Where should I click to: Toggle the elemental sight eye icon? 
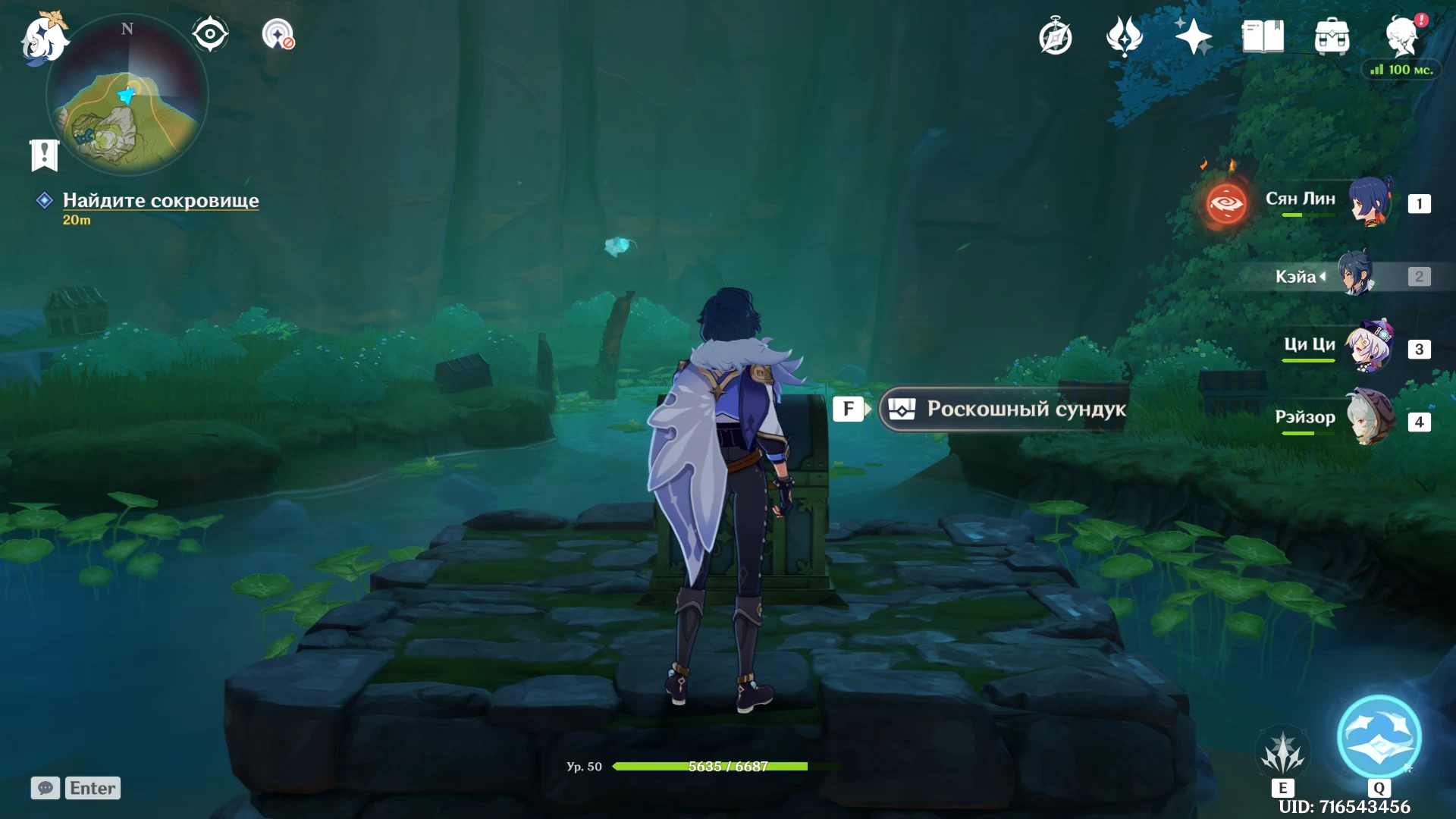click(210, 34)
